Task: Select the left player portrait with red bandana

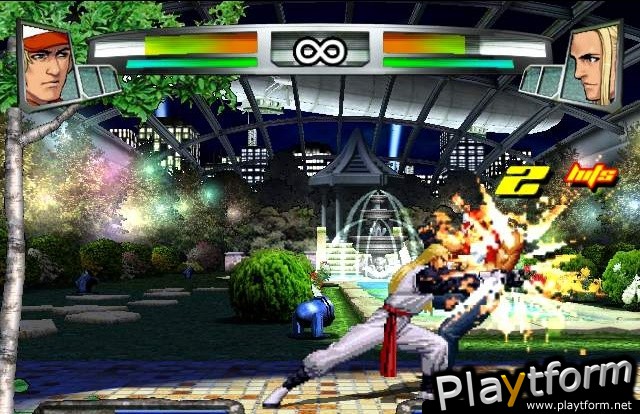Action: tap(48, 64)
